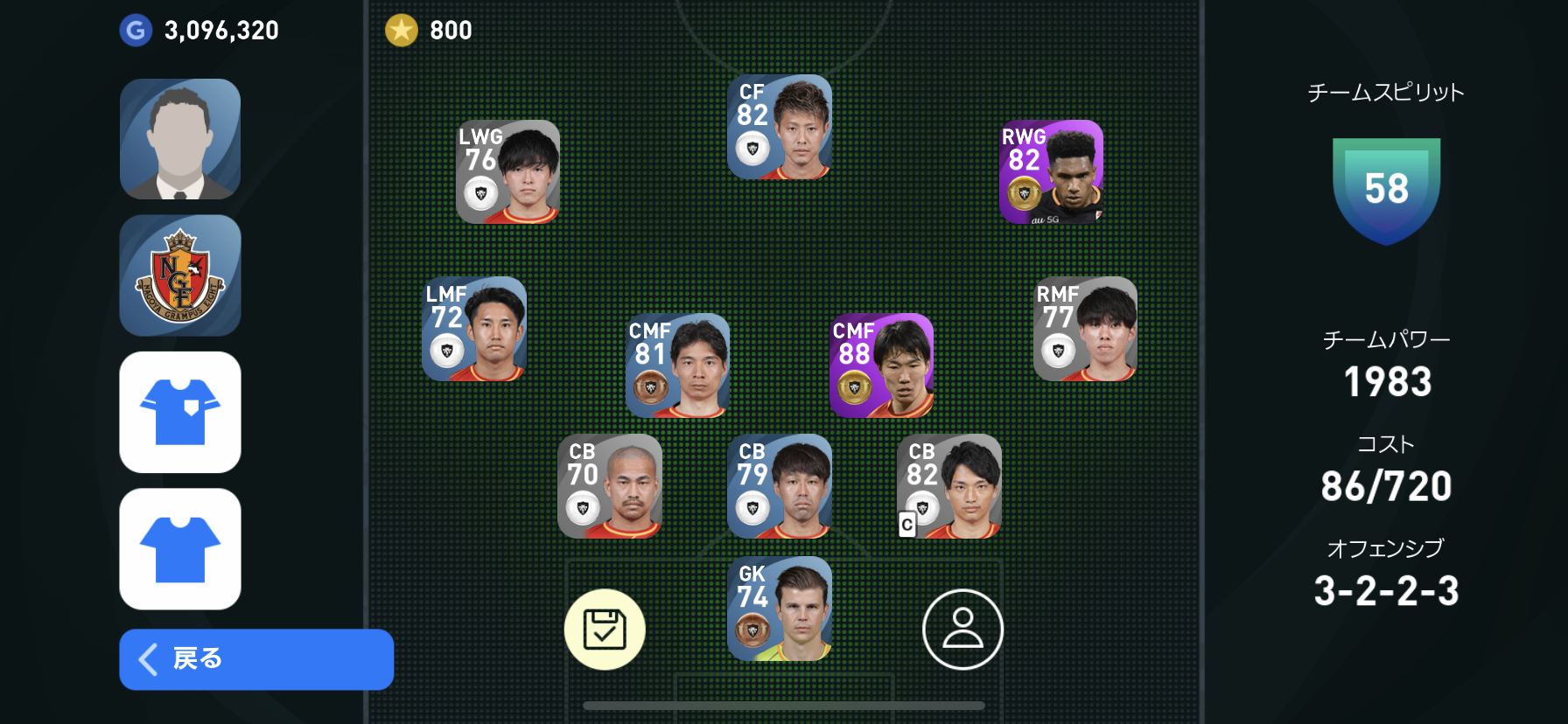The image size is (1568, 724).
Task: Tap the CMF 81 player card
Action: tap(677, 365)
